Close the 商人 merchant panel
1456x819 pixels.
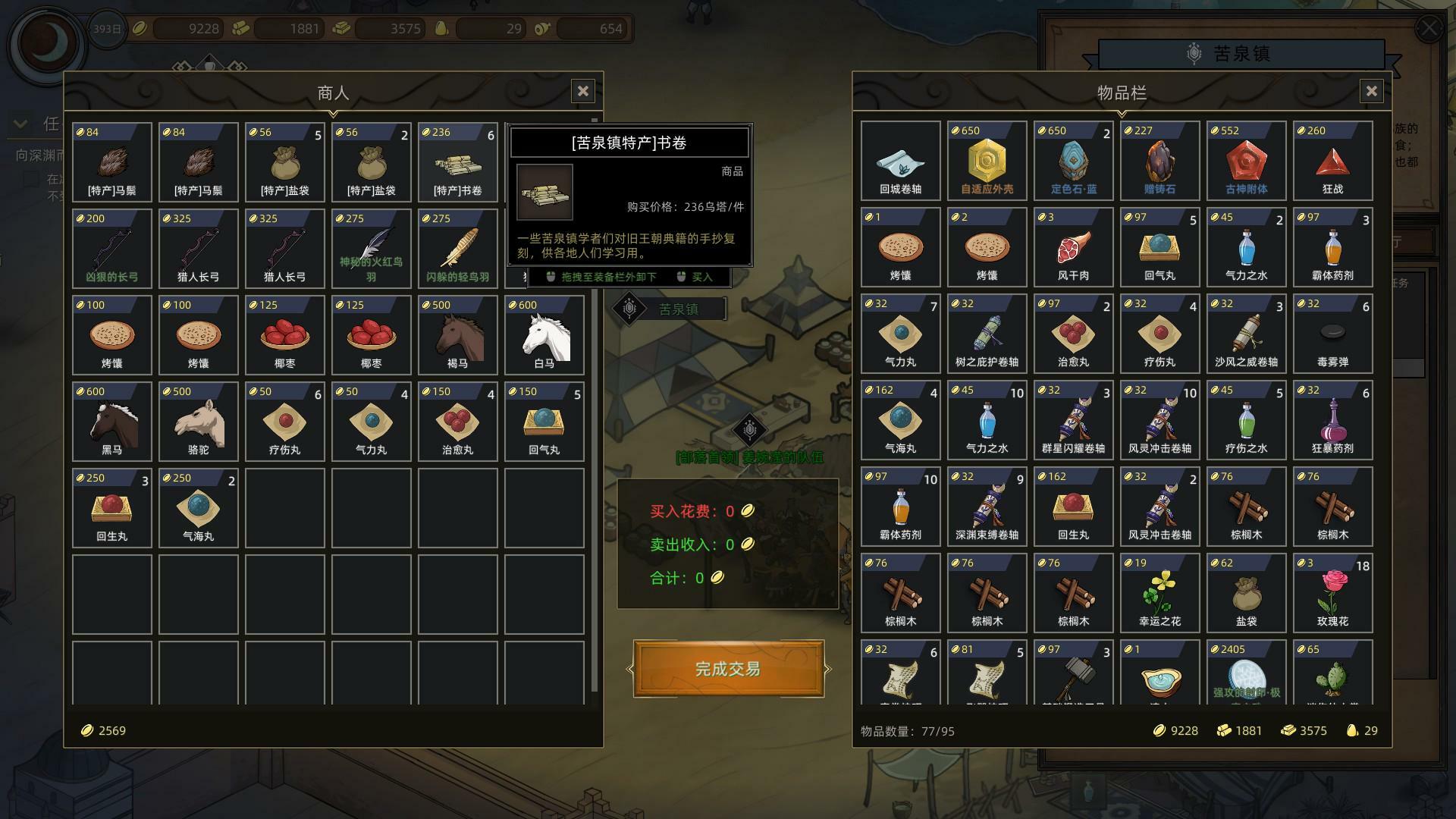(x=582, y=92)
